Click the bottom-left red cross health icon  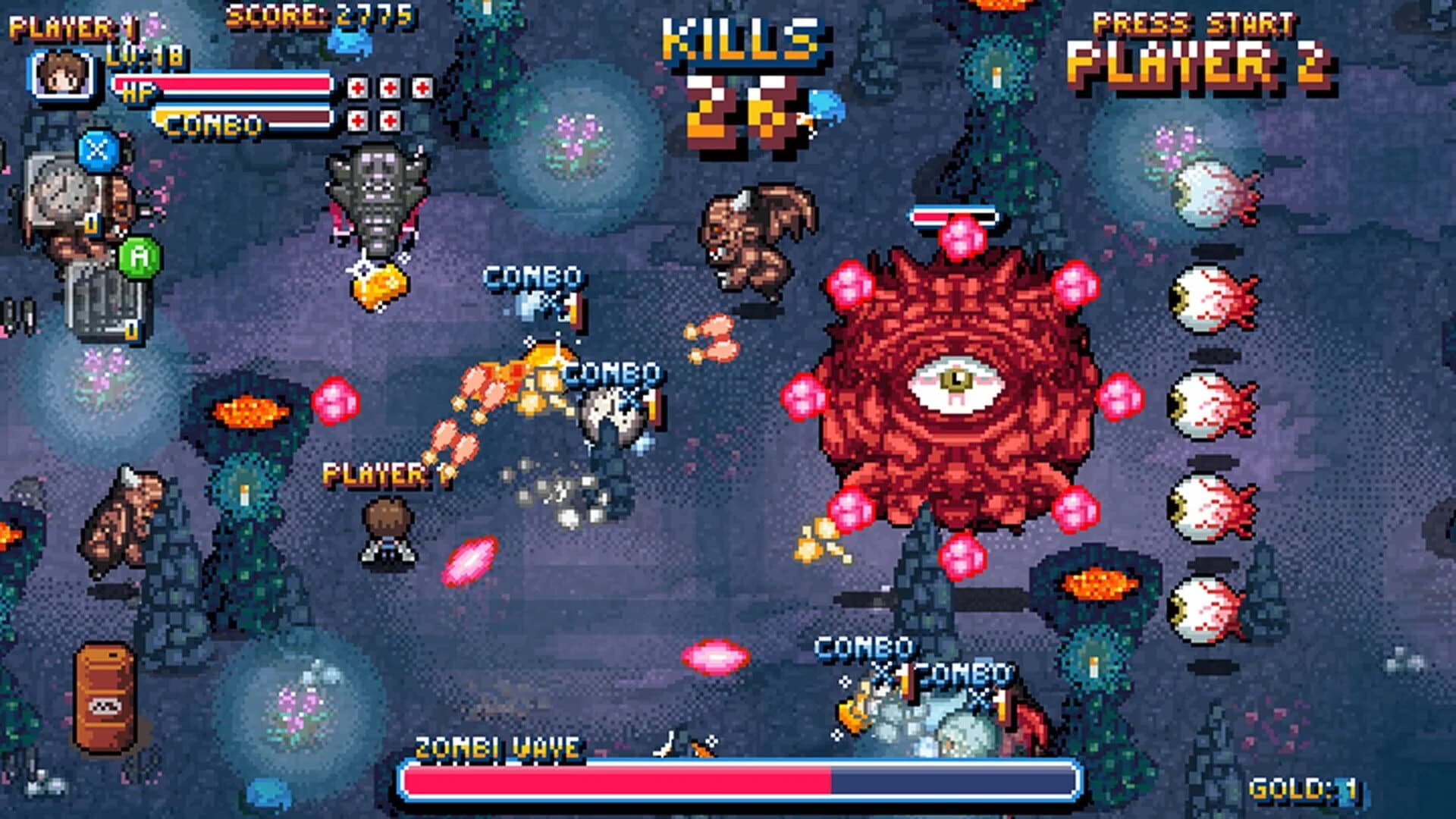(357, 120)
